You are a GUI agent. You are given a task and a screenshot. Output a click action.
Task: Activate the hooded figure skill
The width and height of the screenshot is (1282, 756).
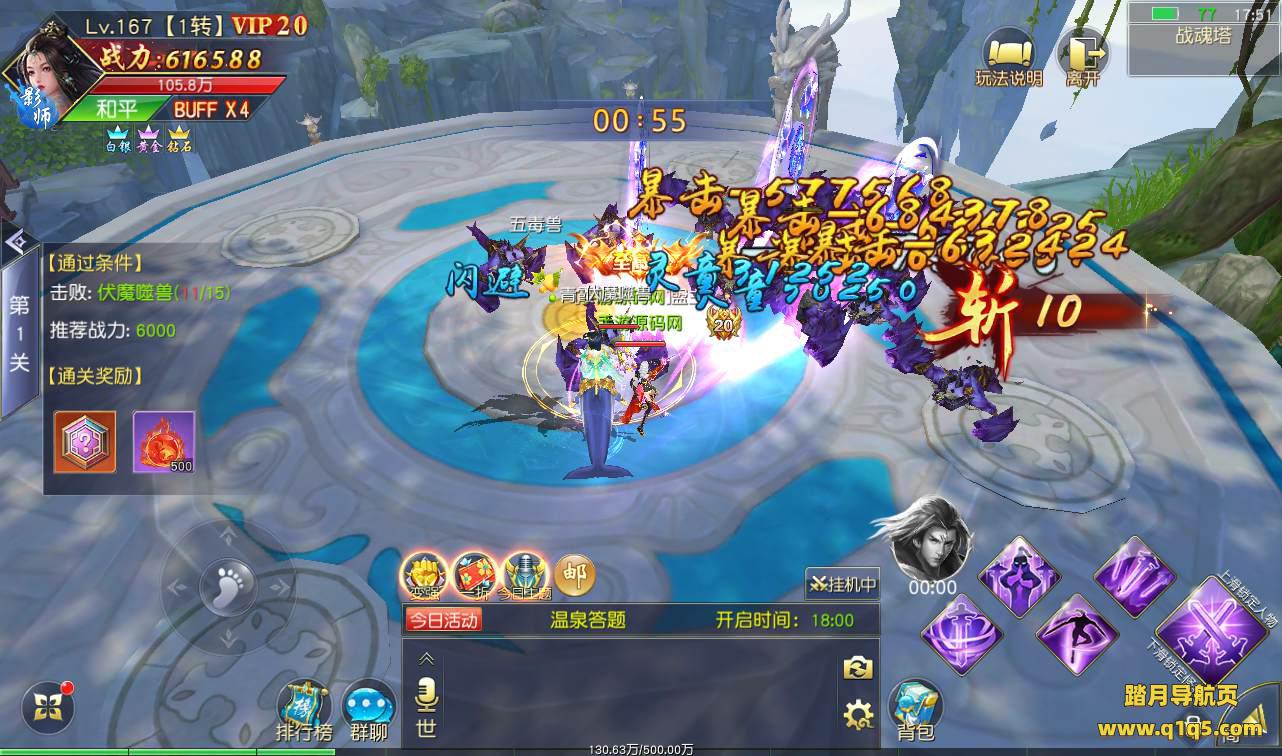click(1018, 575)
